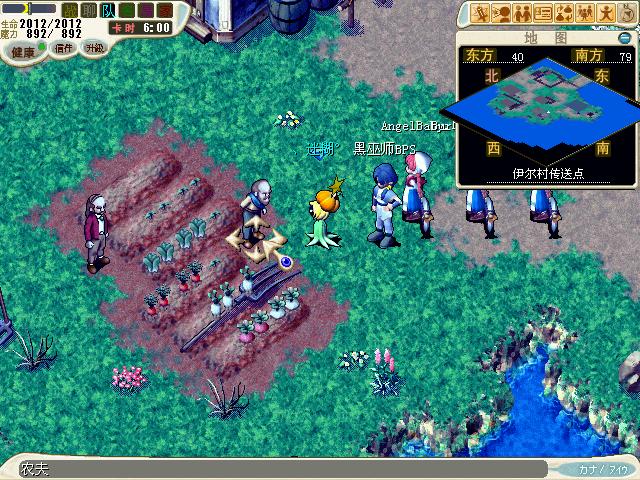The width and height of the screenshot is (640, 480).
Task: Toggle the カナ/アイウ input mode button
Action: point(602,468)
